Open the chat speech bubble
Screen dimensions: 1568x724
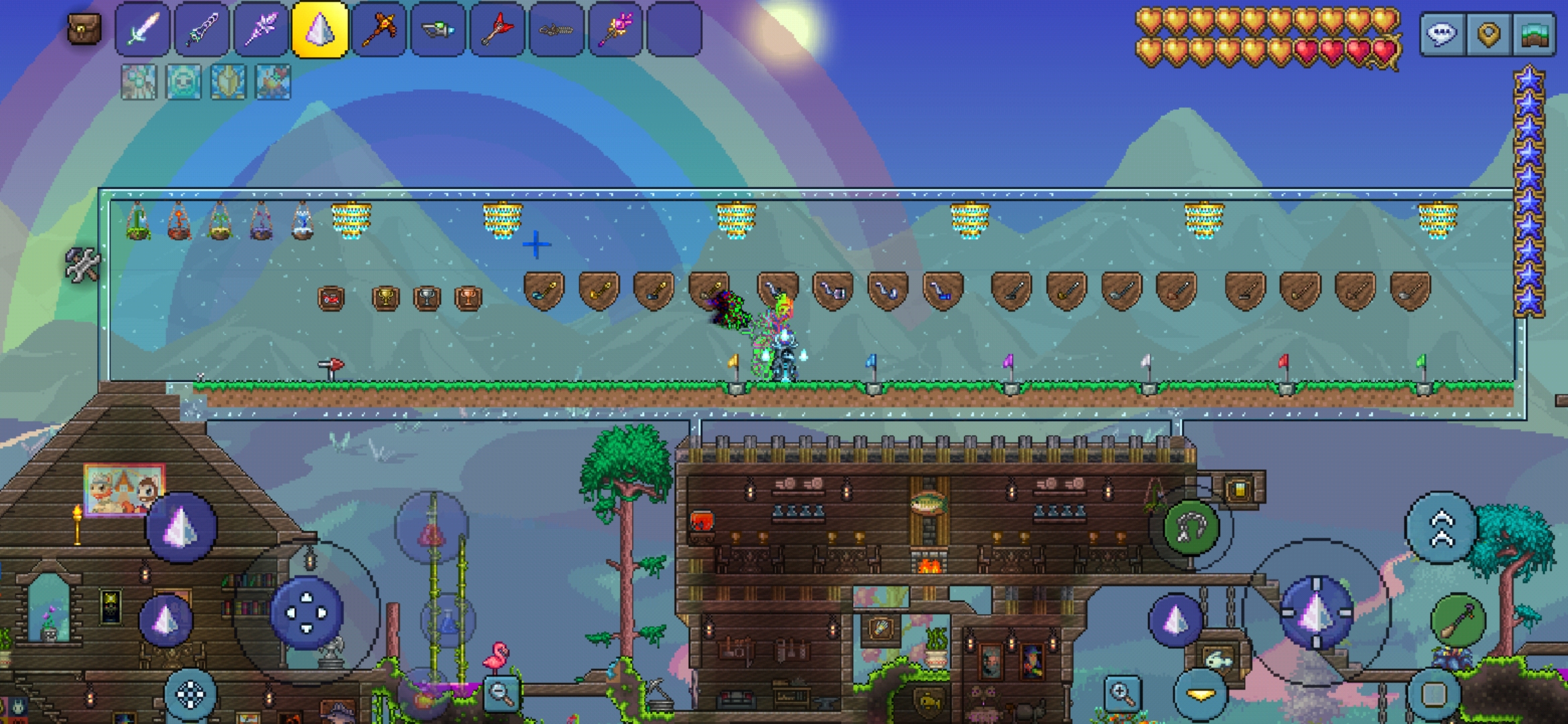click(1442, 34)
